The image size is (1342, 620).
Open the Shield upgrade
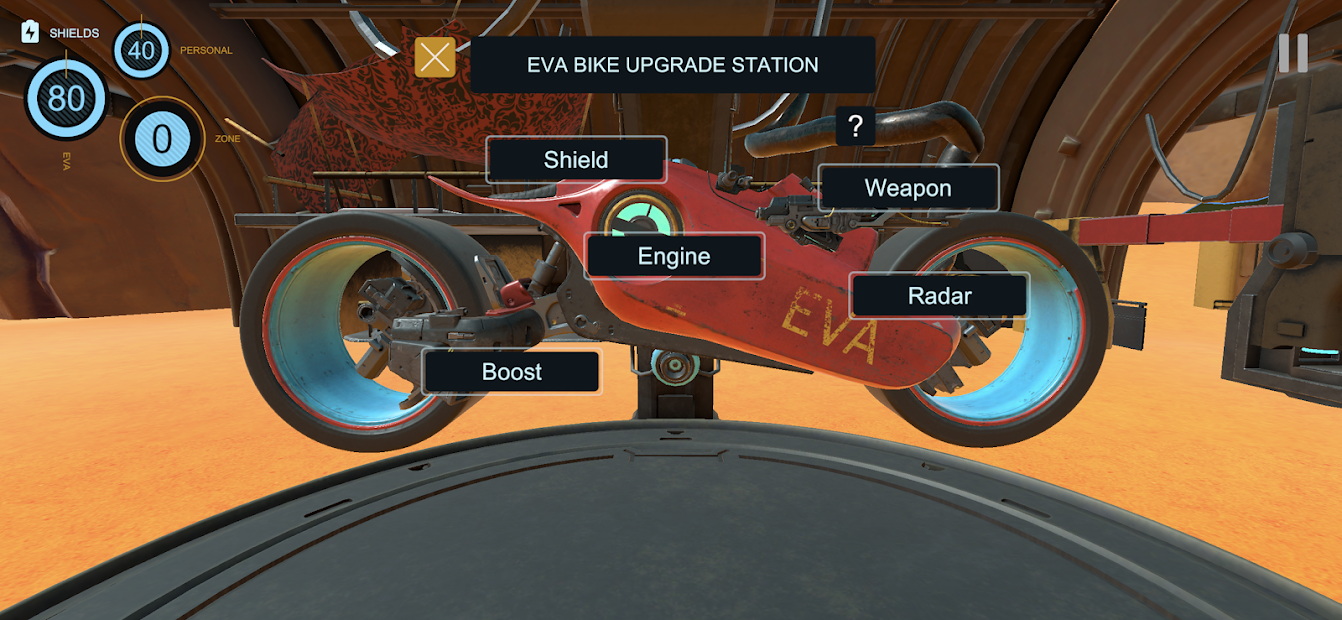[576, 160]
